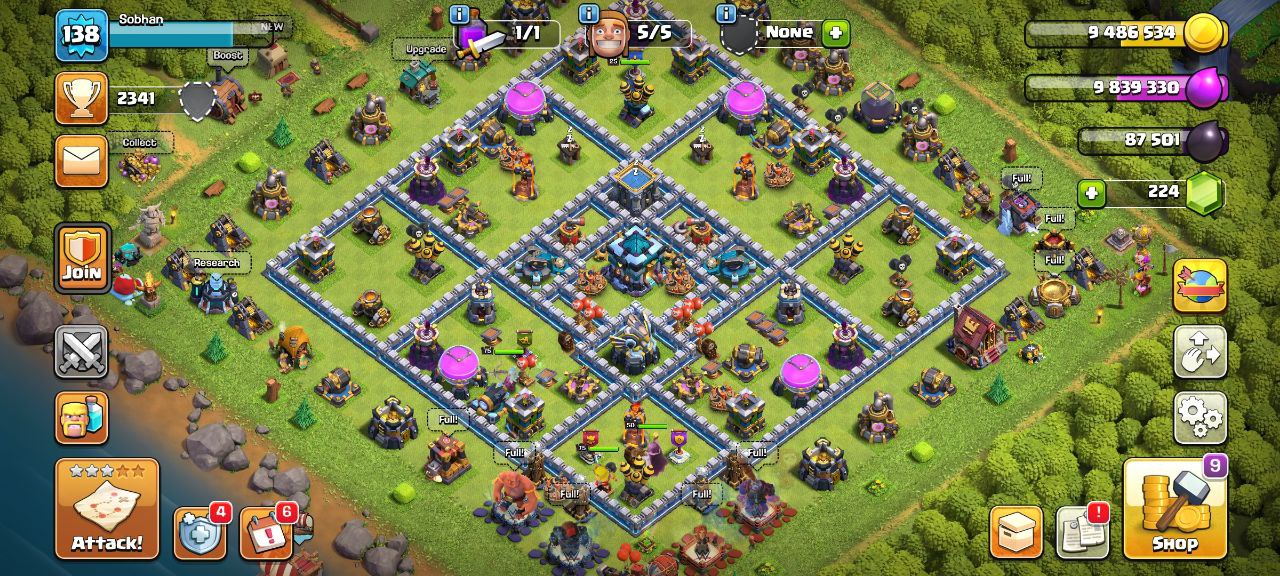Open the Shop
Screen dimensions: 1280x576
pos(1174,509)
